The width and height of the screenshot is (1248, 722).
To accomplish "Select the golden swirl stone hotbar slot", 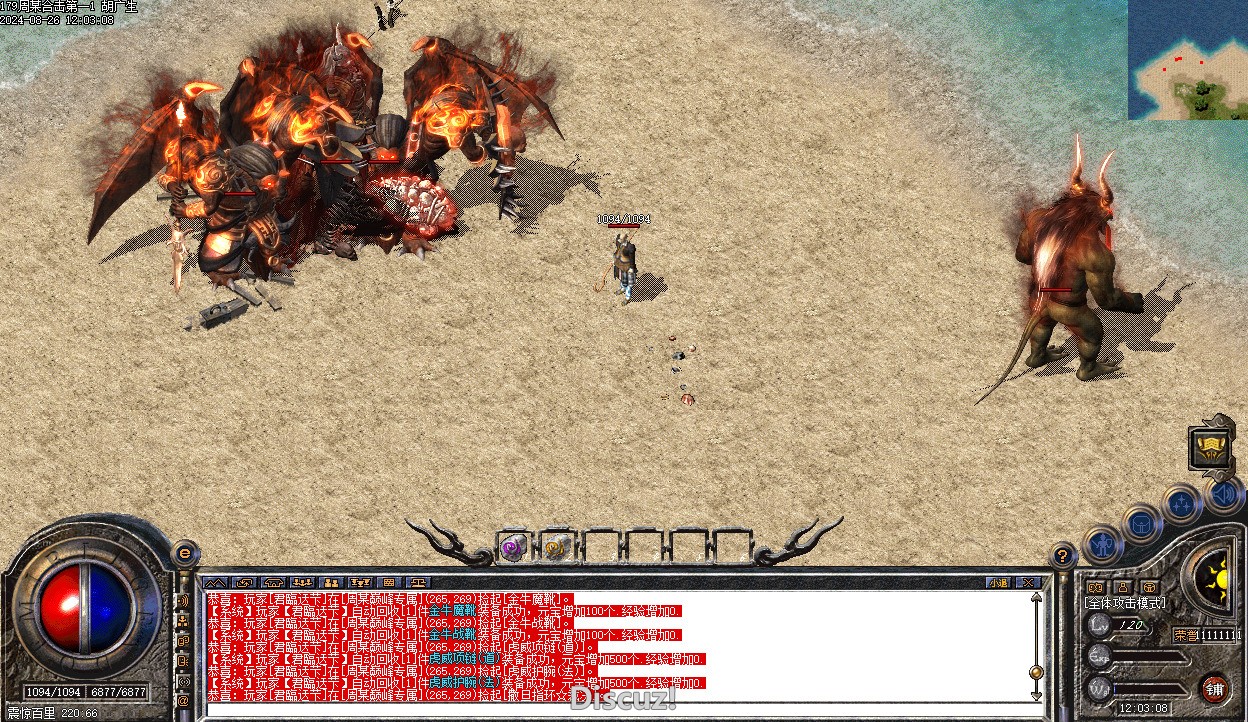I will [x=557, y=547].
